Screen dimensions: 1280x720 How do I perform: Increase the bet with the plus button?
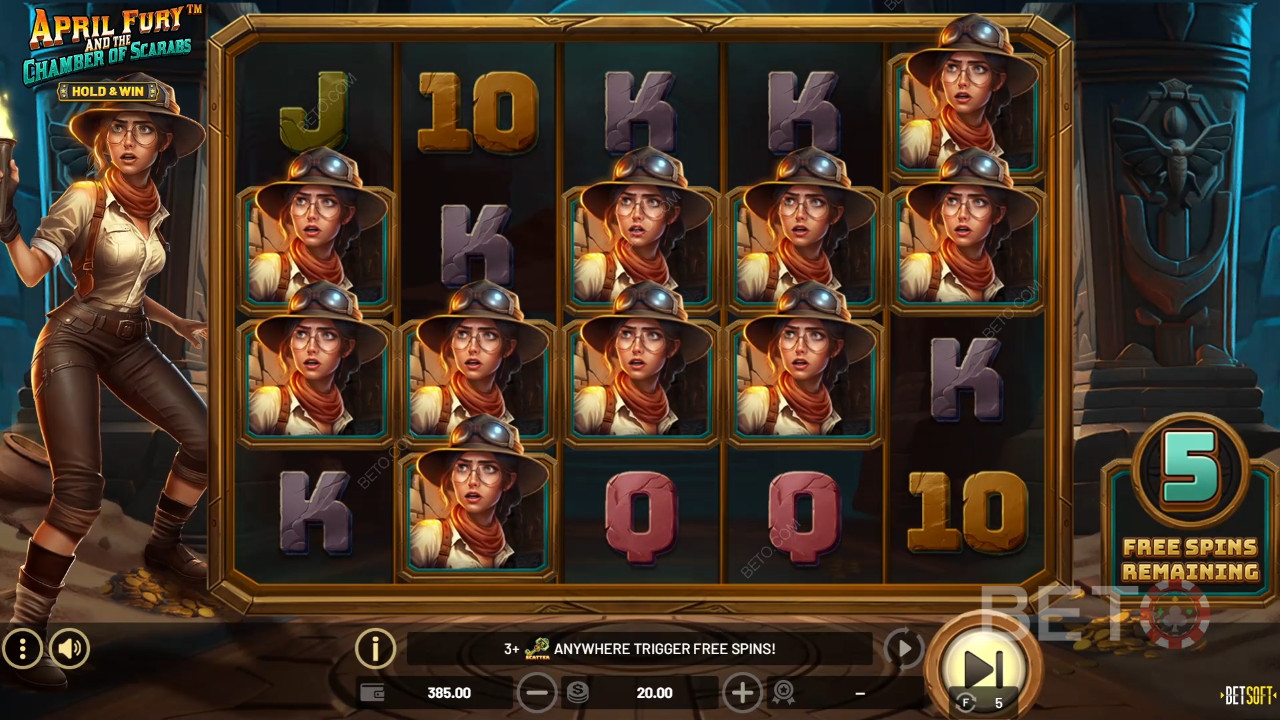742,692
